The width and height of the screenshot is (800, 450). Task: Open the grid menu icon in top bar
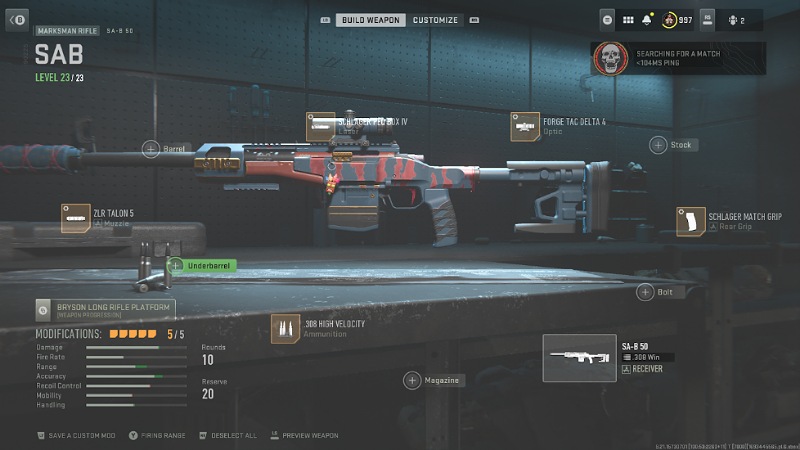(x=628, y=19)
